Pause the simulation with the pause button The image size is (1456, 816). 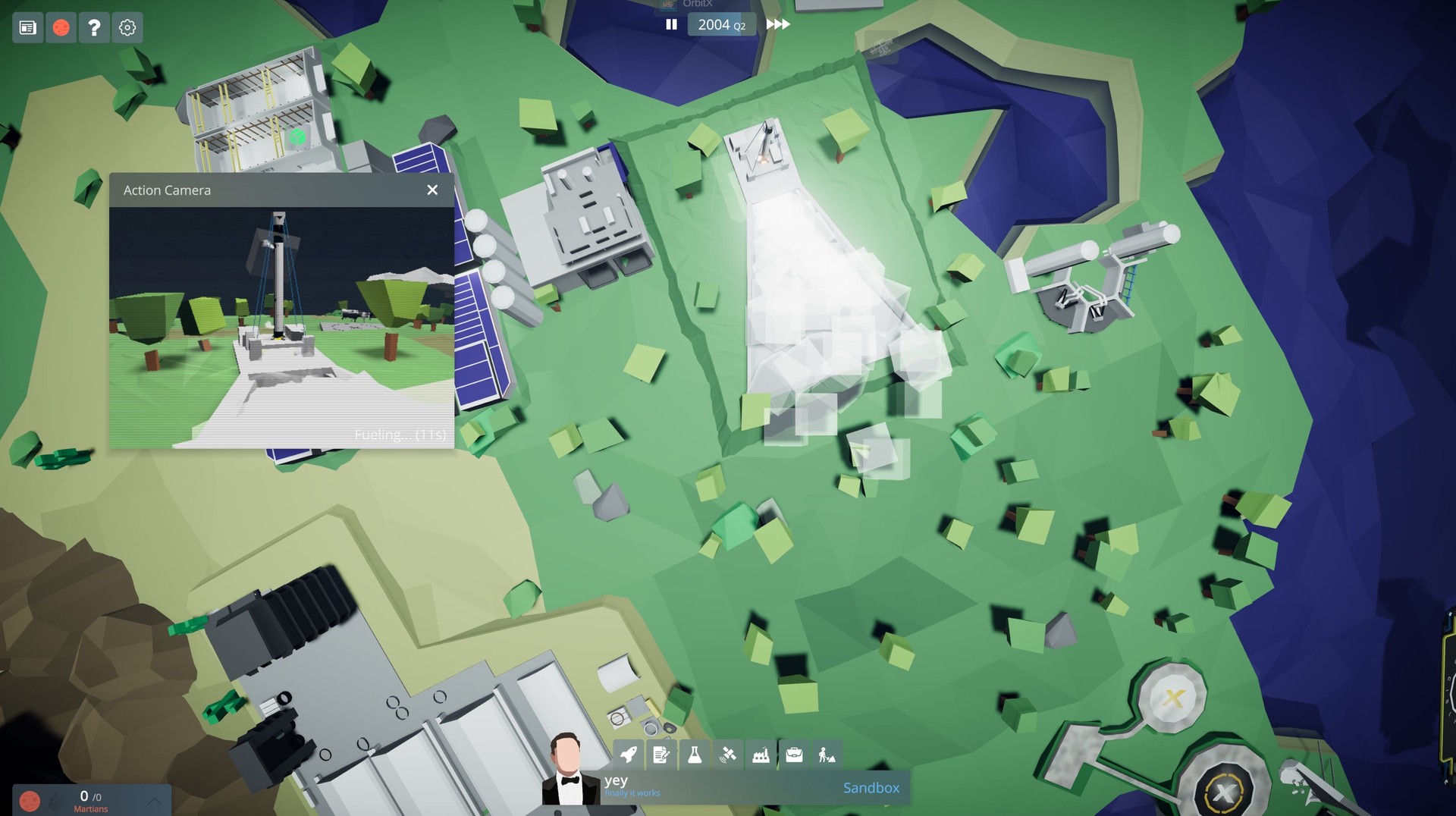pos(671,24)
